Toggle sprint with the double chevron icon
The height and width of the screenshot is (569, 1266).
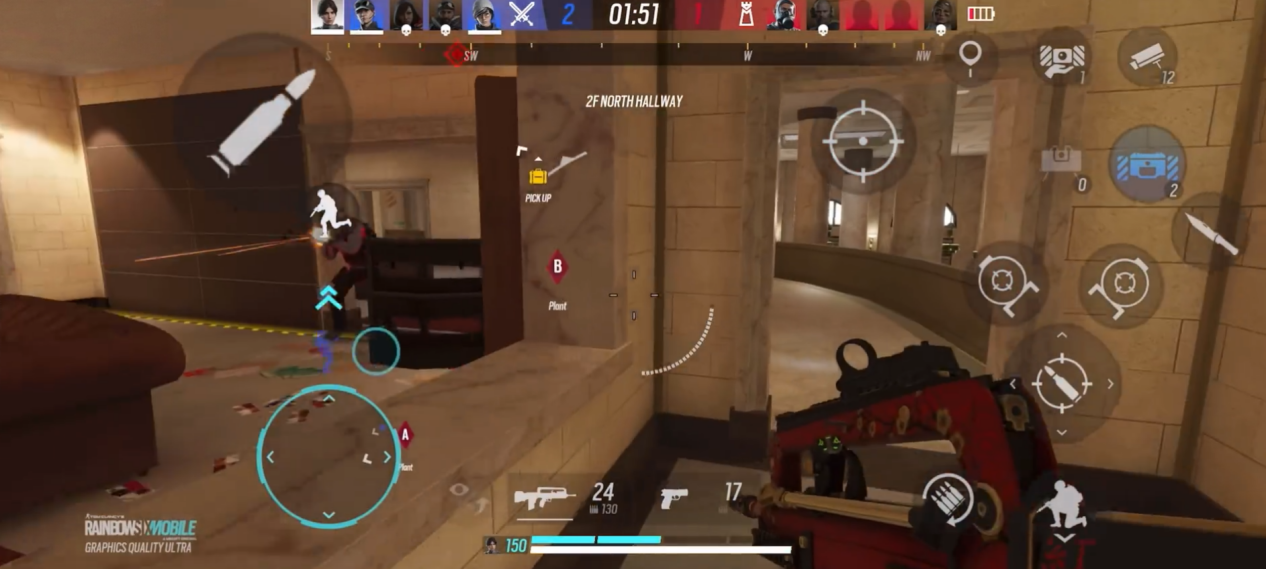pyautogui.click(x=329, y=297)
